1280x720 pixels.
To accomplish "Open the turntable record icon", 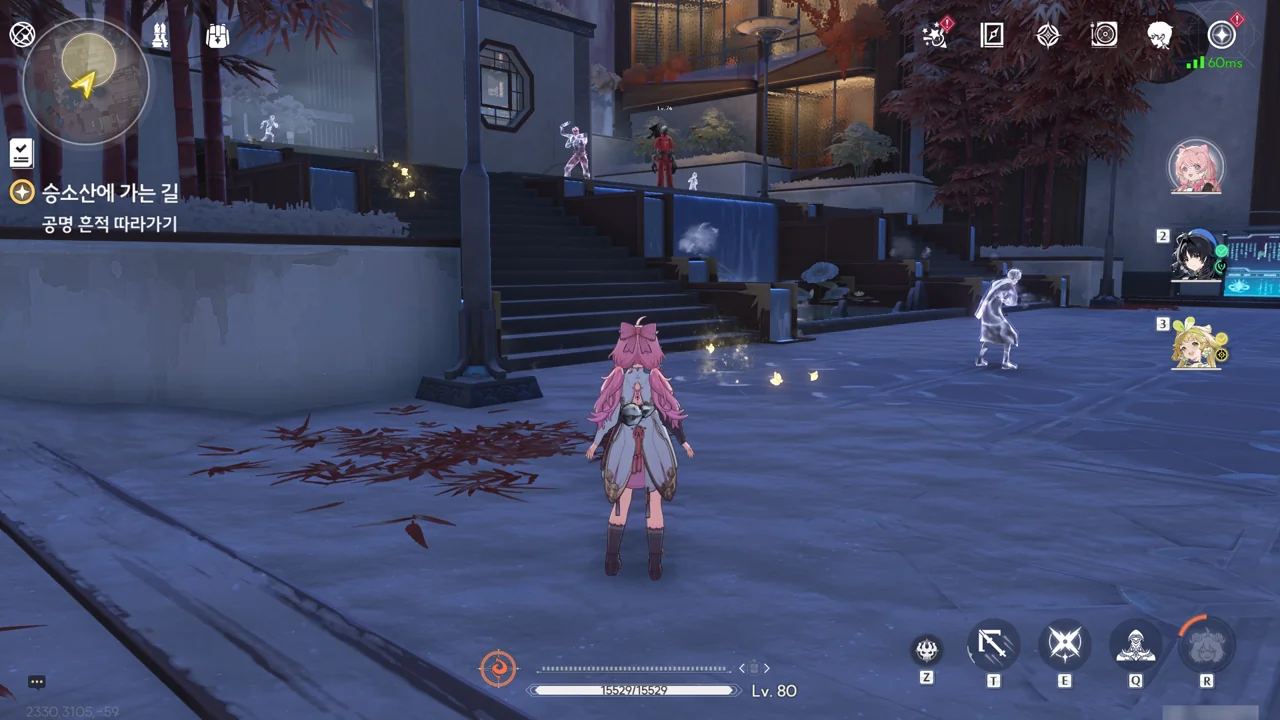I will (1104, 36).
